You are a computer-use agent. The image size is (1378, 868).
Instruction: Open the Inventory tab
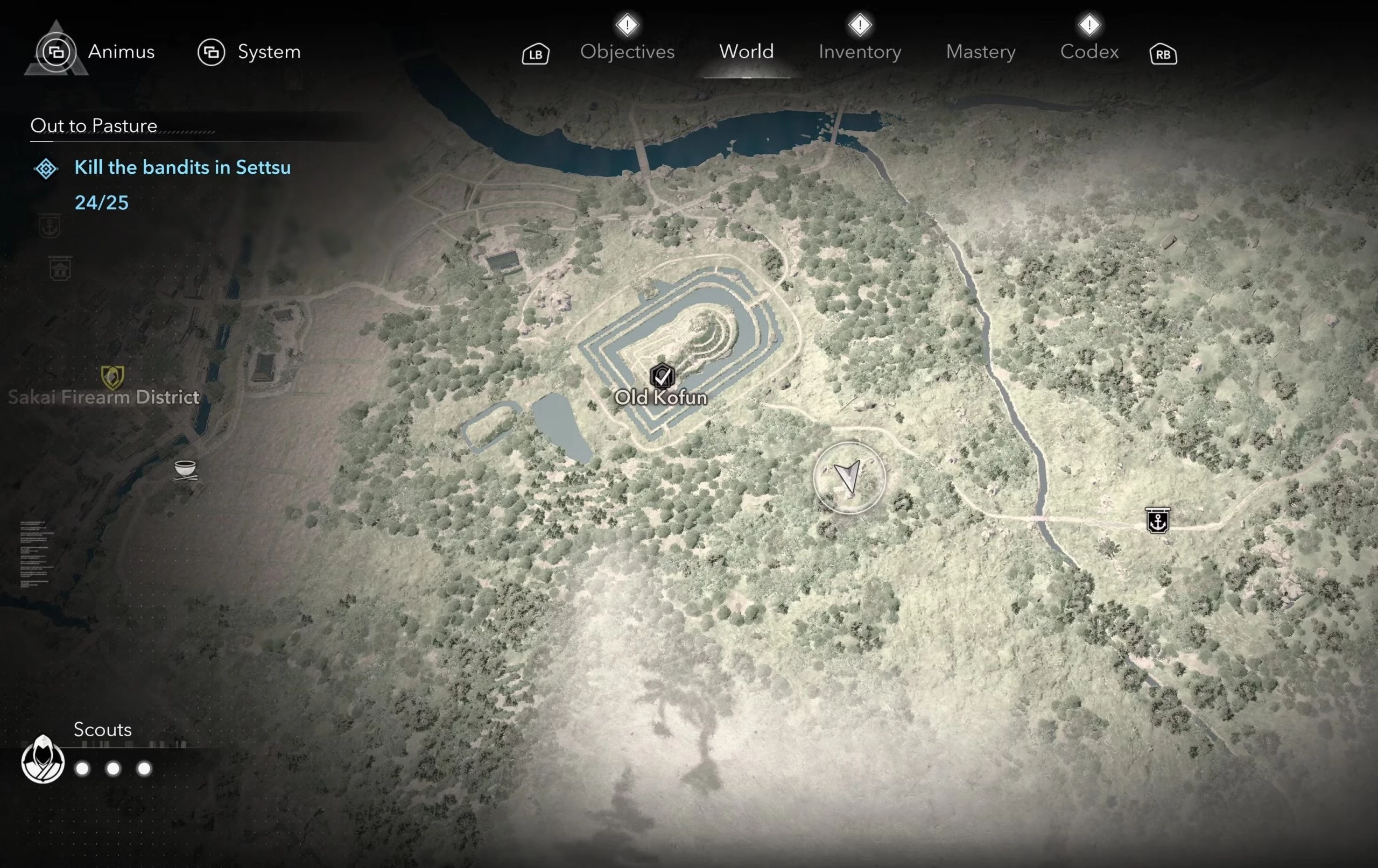(860, 52)
